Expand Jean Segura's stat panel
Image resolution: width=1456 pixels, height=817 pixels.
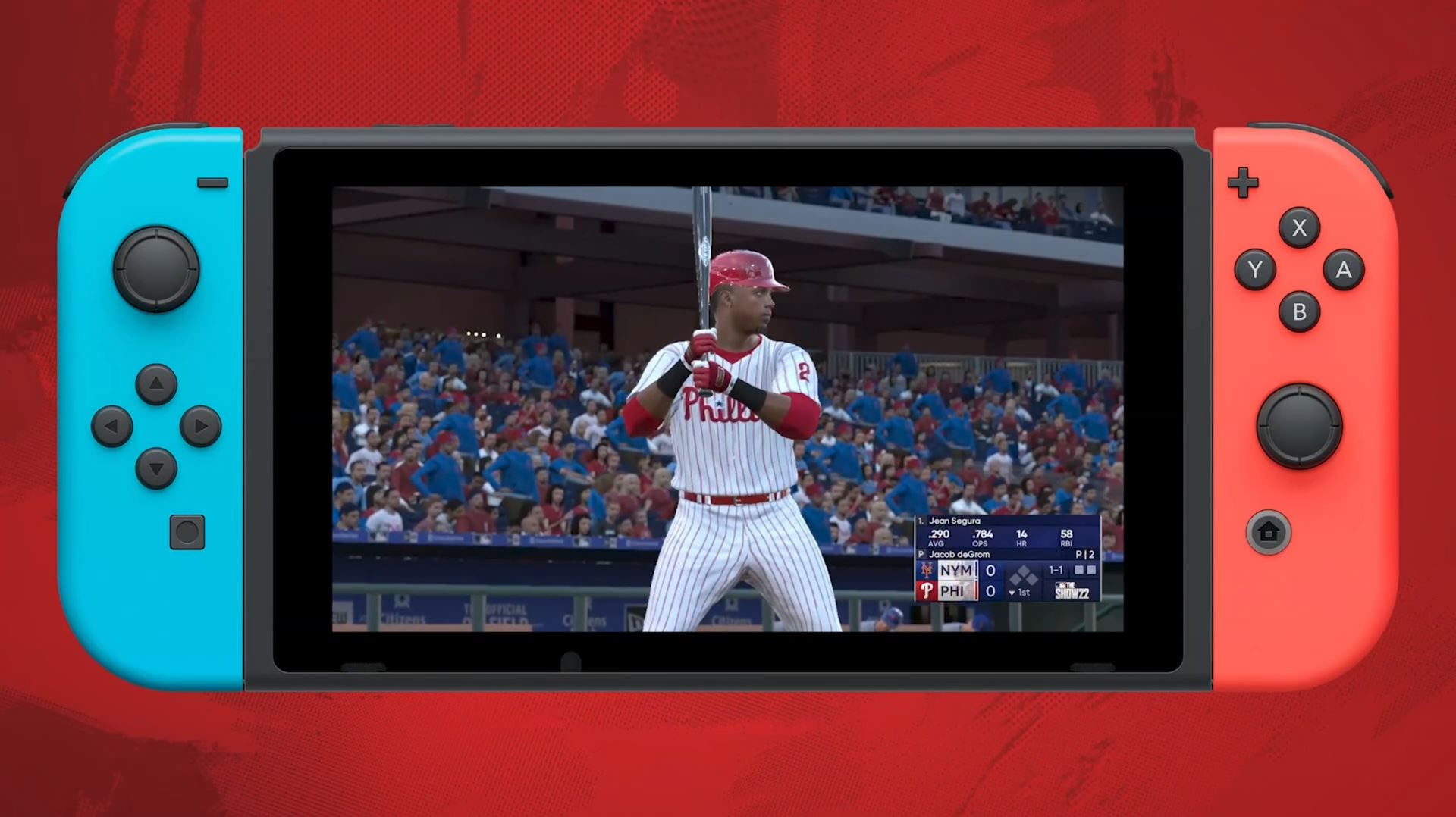coord(955,521)
